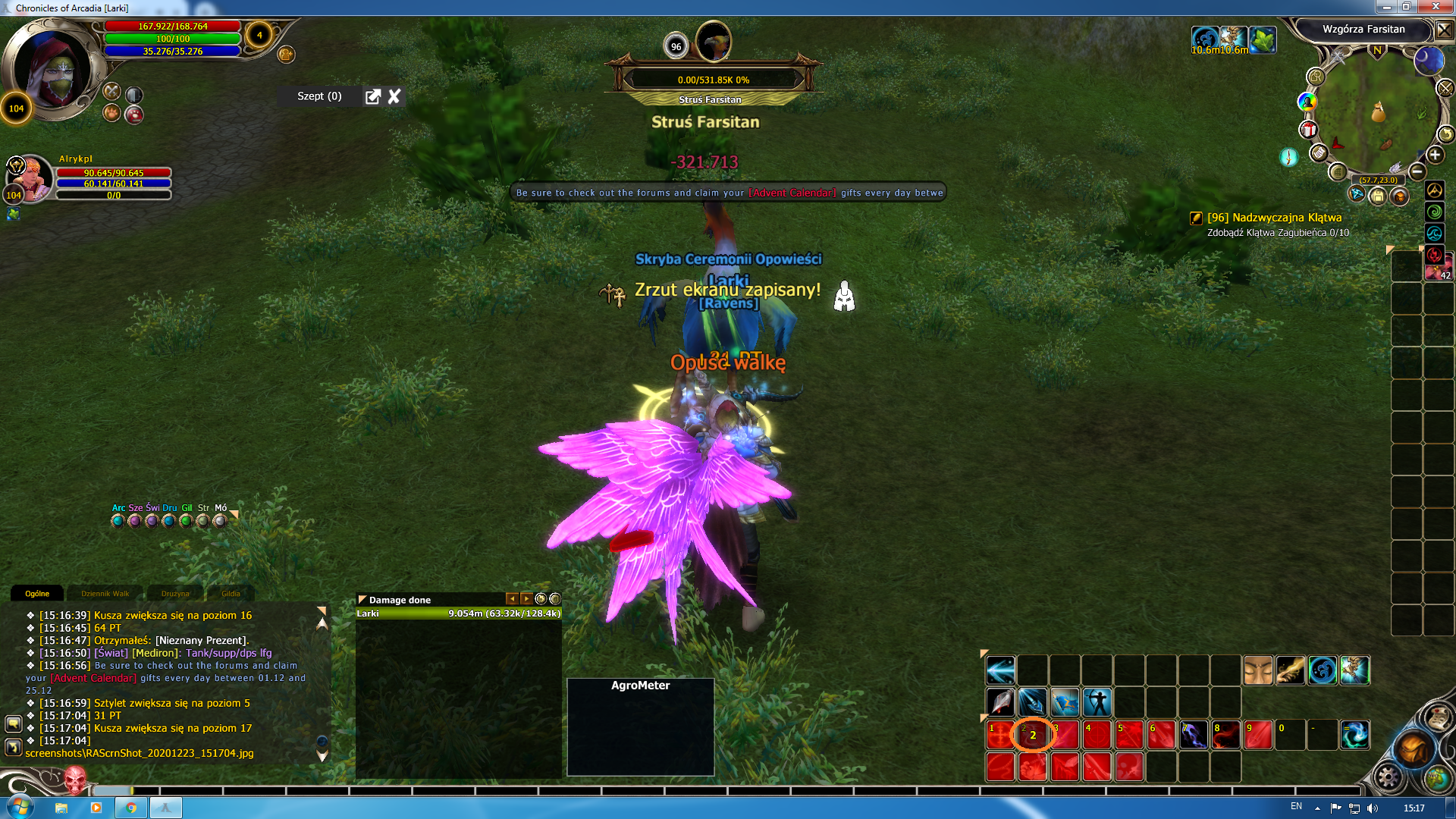Activate the archer silhouette skill

1097,702
